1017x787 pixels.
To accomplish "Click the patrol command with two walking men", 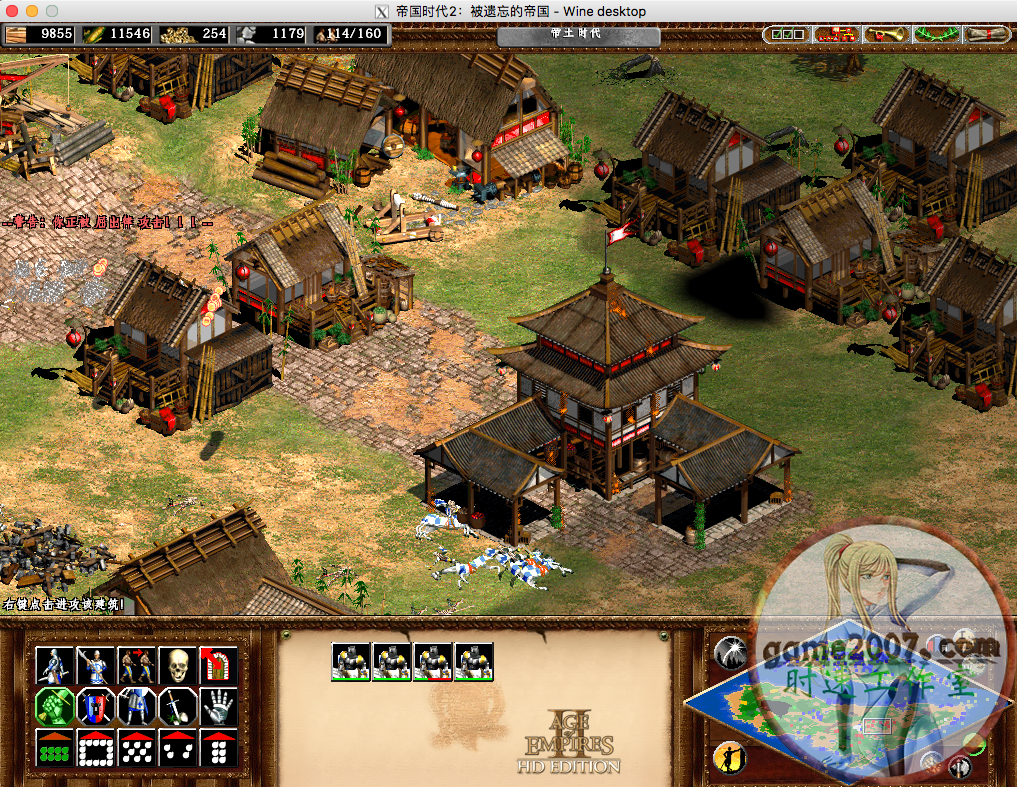I will tap(136, 665).
